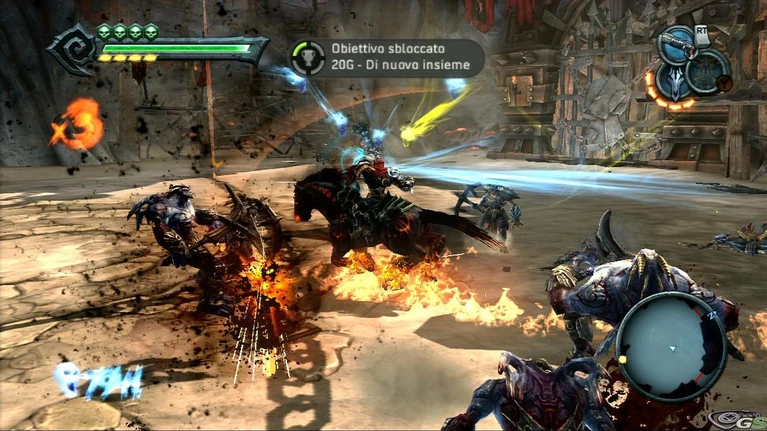
Task: Open the 'Obiettivo sbloccato' achievement notification
Action: [387, 58]
